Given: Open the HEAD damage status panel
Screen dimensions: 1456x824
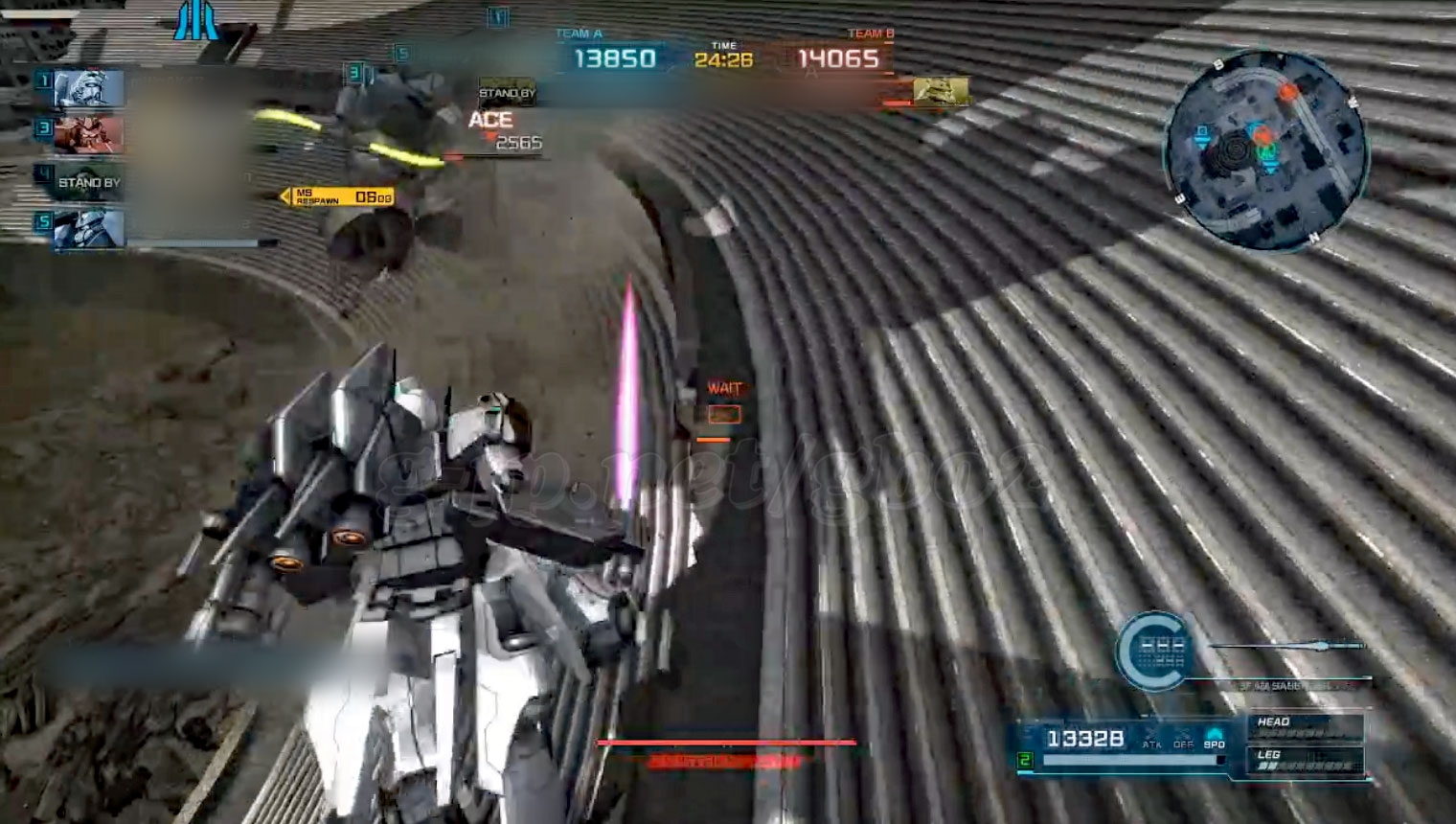Looking at the screenshot, I should (x=1305, y=727).
